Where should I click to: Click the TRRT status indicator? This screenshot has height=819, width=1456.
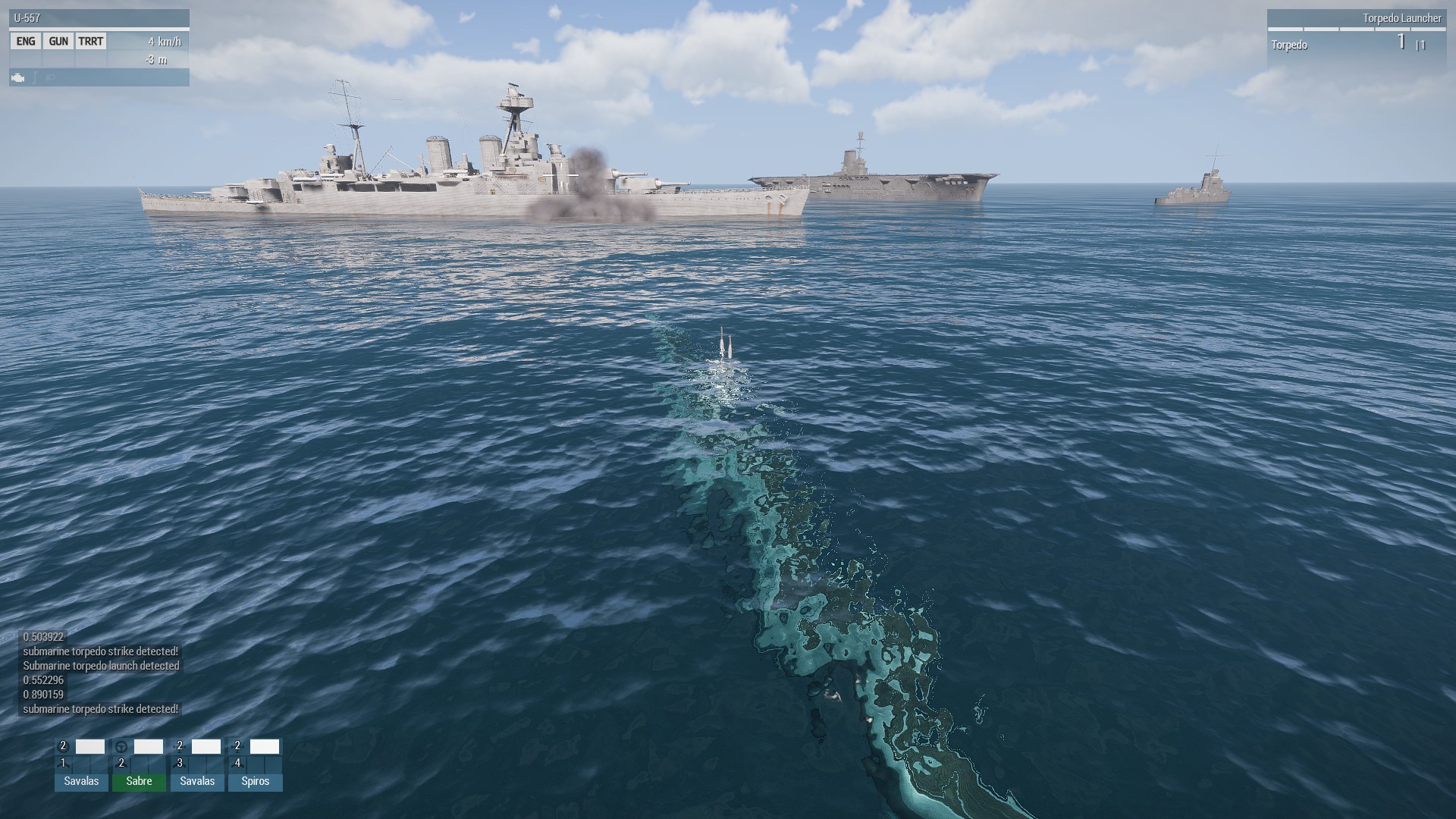(x=91, y=42)
